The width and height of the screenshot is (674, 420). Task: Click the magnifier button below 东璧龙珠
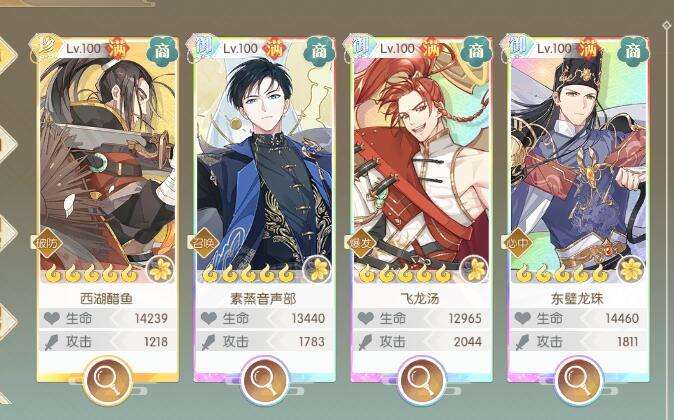coord(577,379)
